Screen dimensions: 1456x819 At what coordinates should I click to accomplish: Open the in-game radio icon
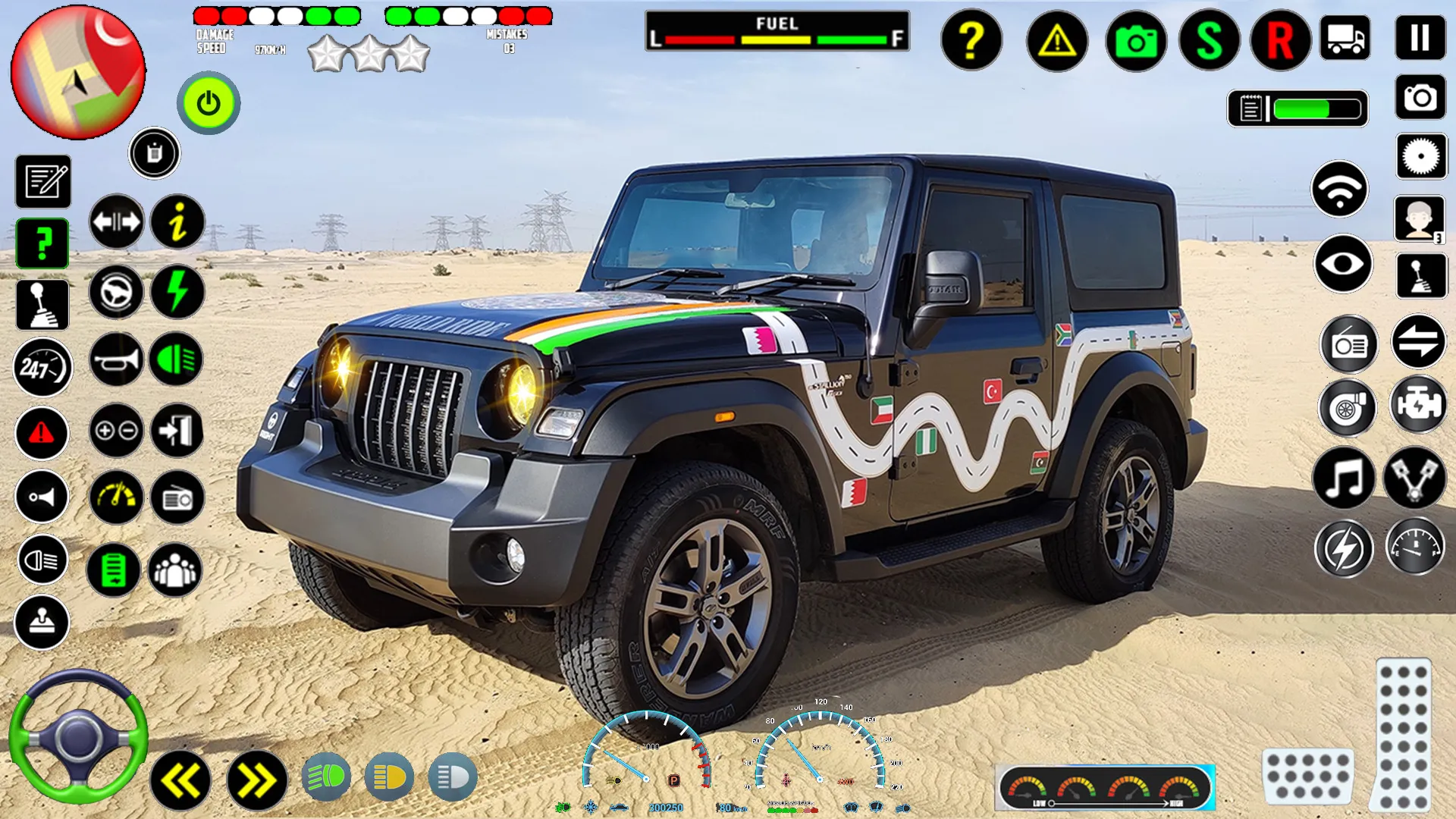click(x=1348, y=345)
